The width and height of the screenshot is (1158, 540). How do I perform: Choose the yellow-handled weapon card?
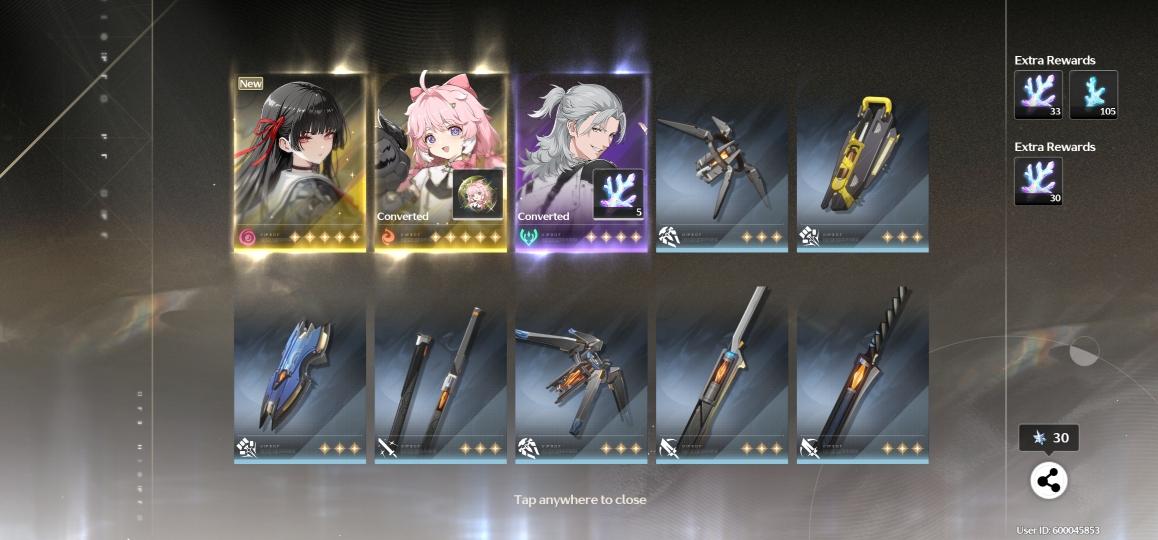pos(862,165)
